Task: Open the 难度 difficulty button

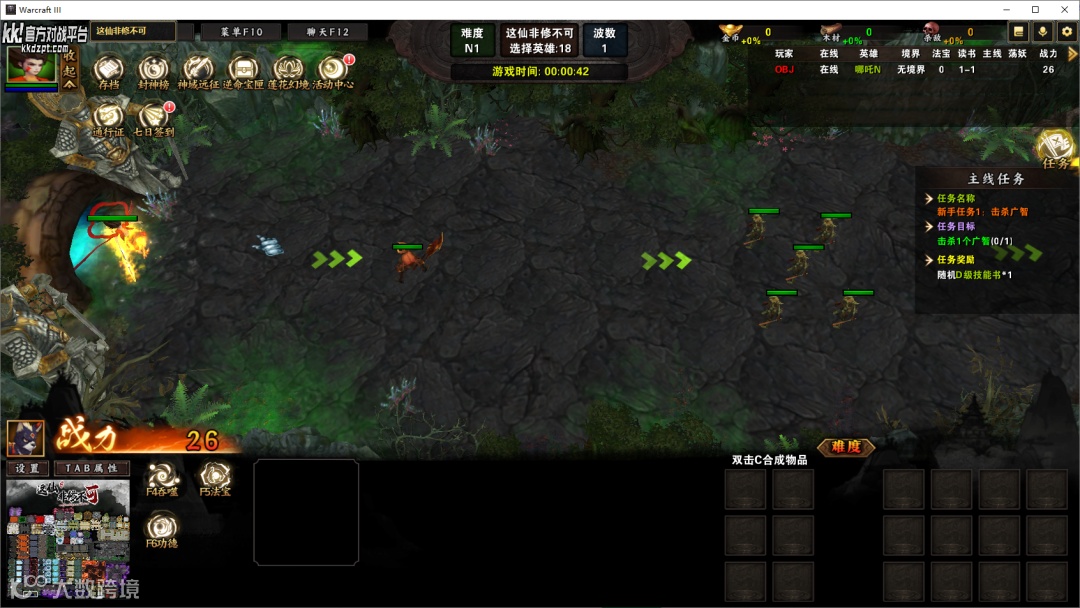Action: [x=846, y=447]
